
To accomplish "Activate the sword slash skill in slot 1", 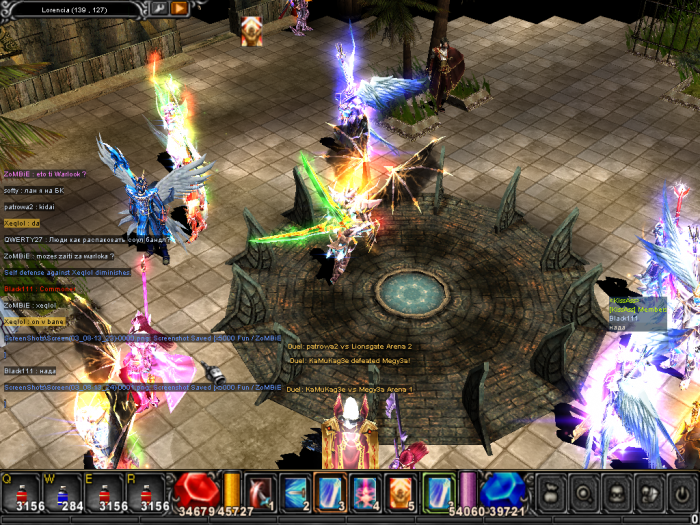I will coord(259,492).
